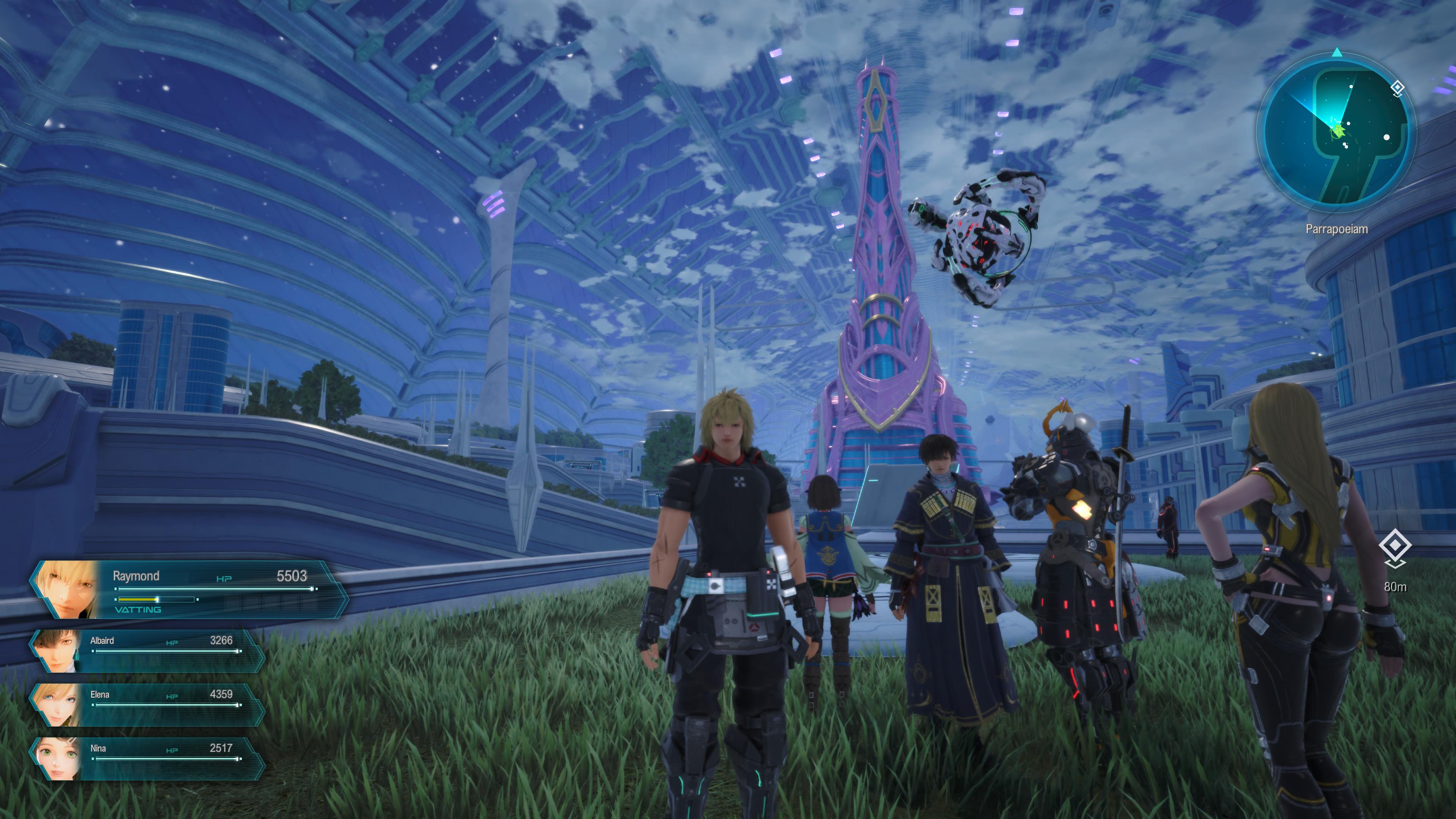
Task: Click the 80m destination waypoint marker
Action: coord(1395,546)
